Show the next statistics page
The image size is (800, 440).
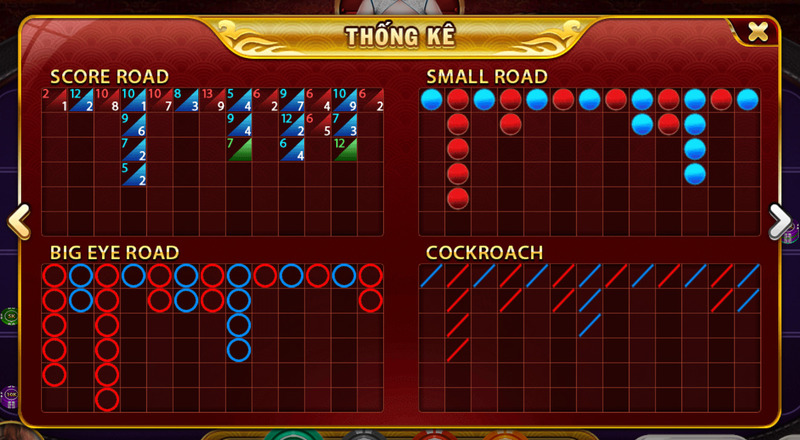pos(780,220)
